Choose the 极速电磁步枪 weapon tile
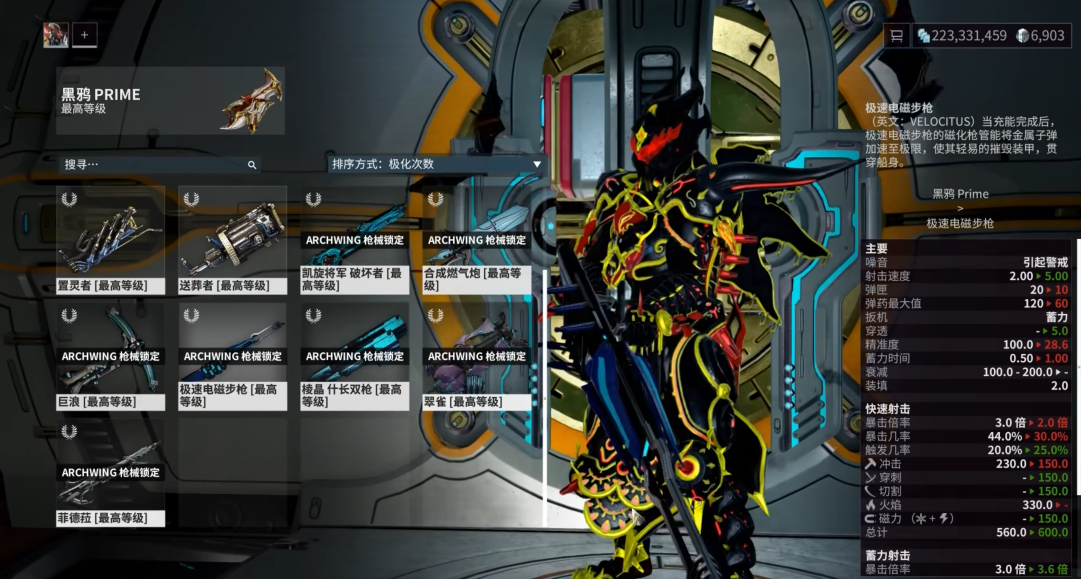This screenshot has height=579, width=1081. coord(232,356)
